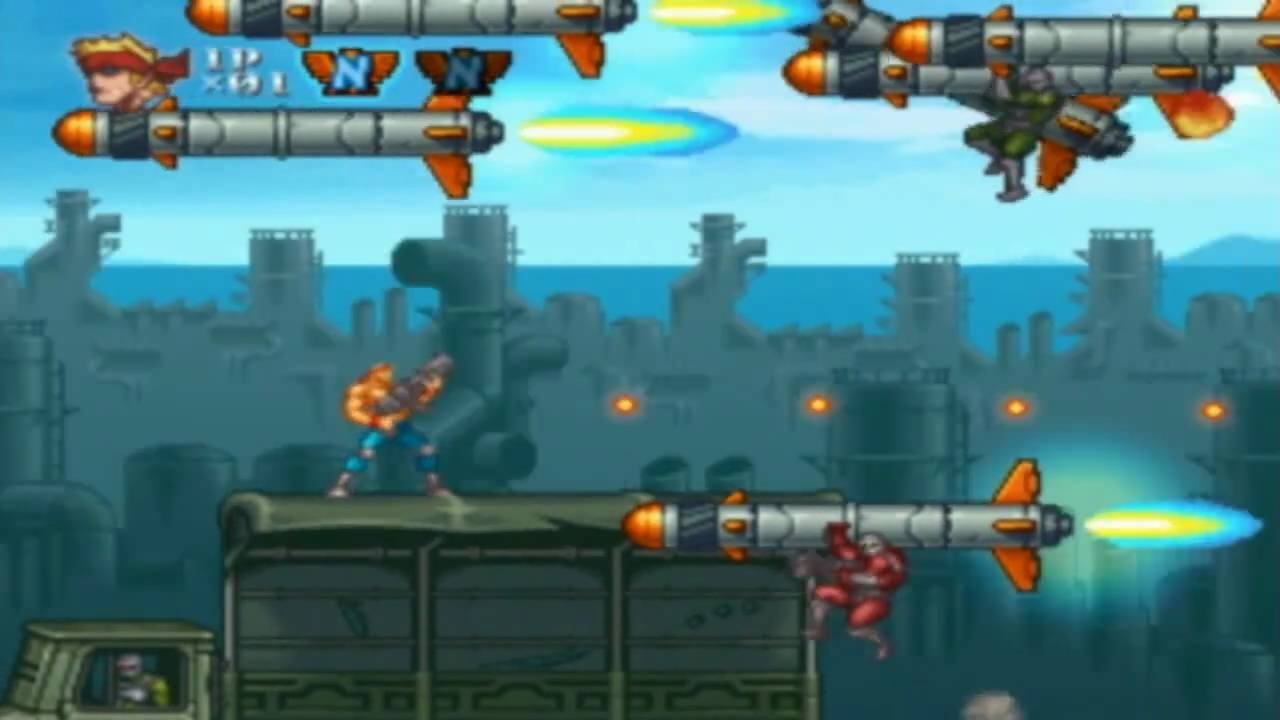The width and height of the screenshot is (1280, 720).
Task: Click the missile flame beside the left HUD missile
Action: point(630,133)
